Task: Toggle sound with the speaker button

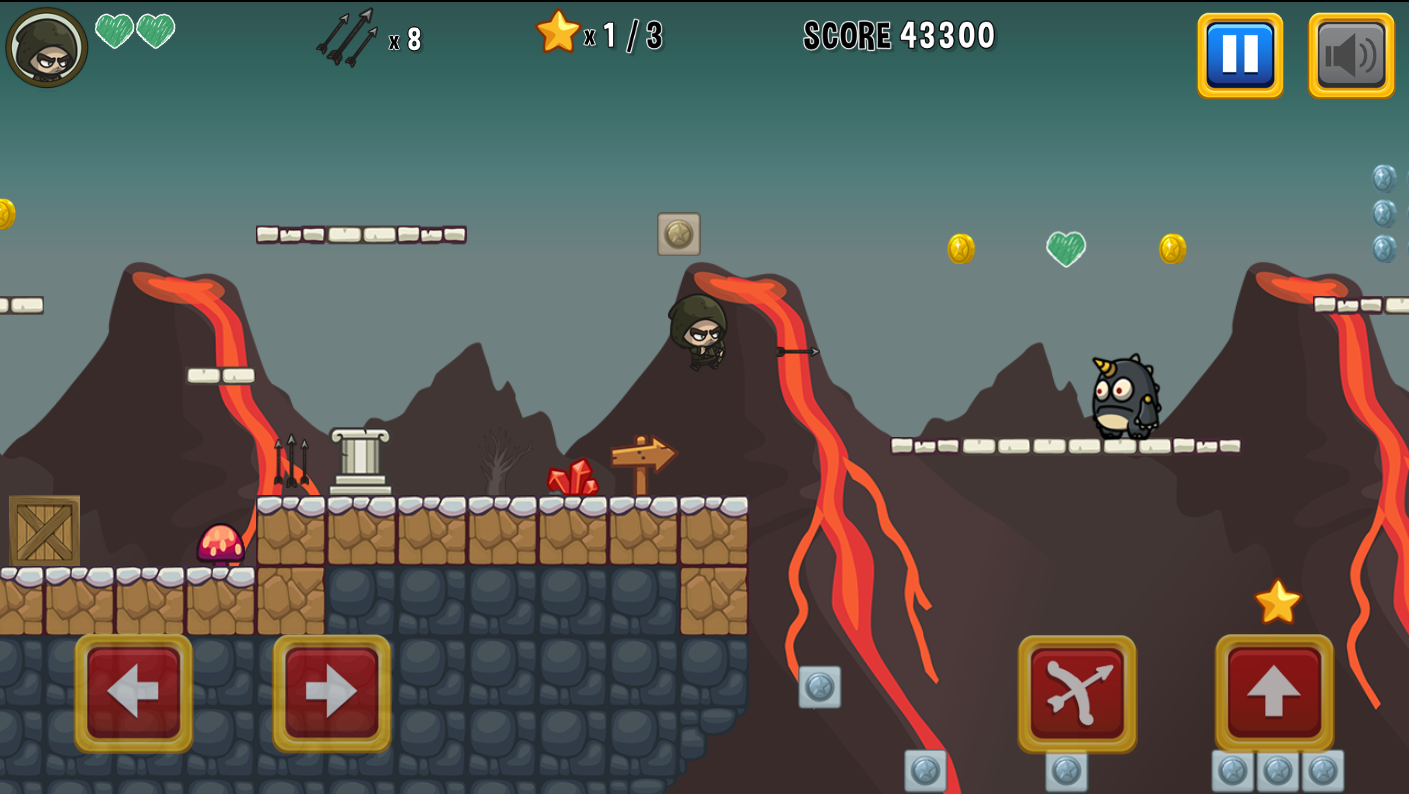Action: [1351, 55]
